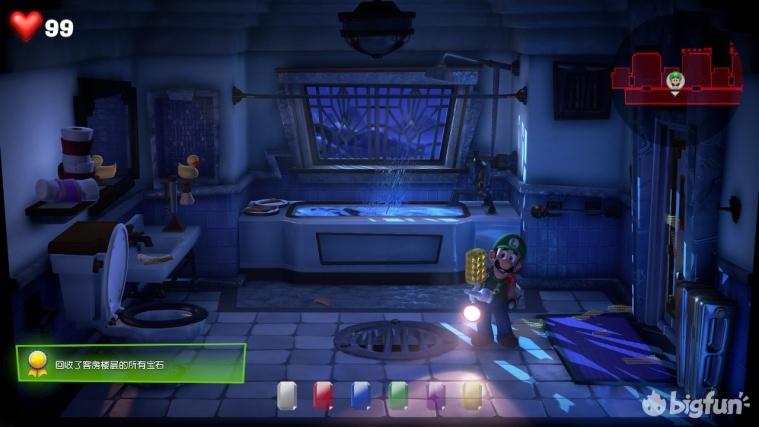The width and height of the screenshot is (759, 427).
Task: Select the red gem icon
Action: click(x=323, y=395)
